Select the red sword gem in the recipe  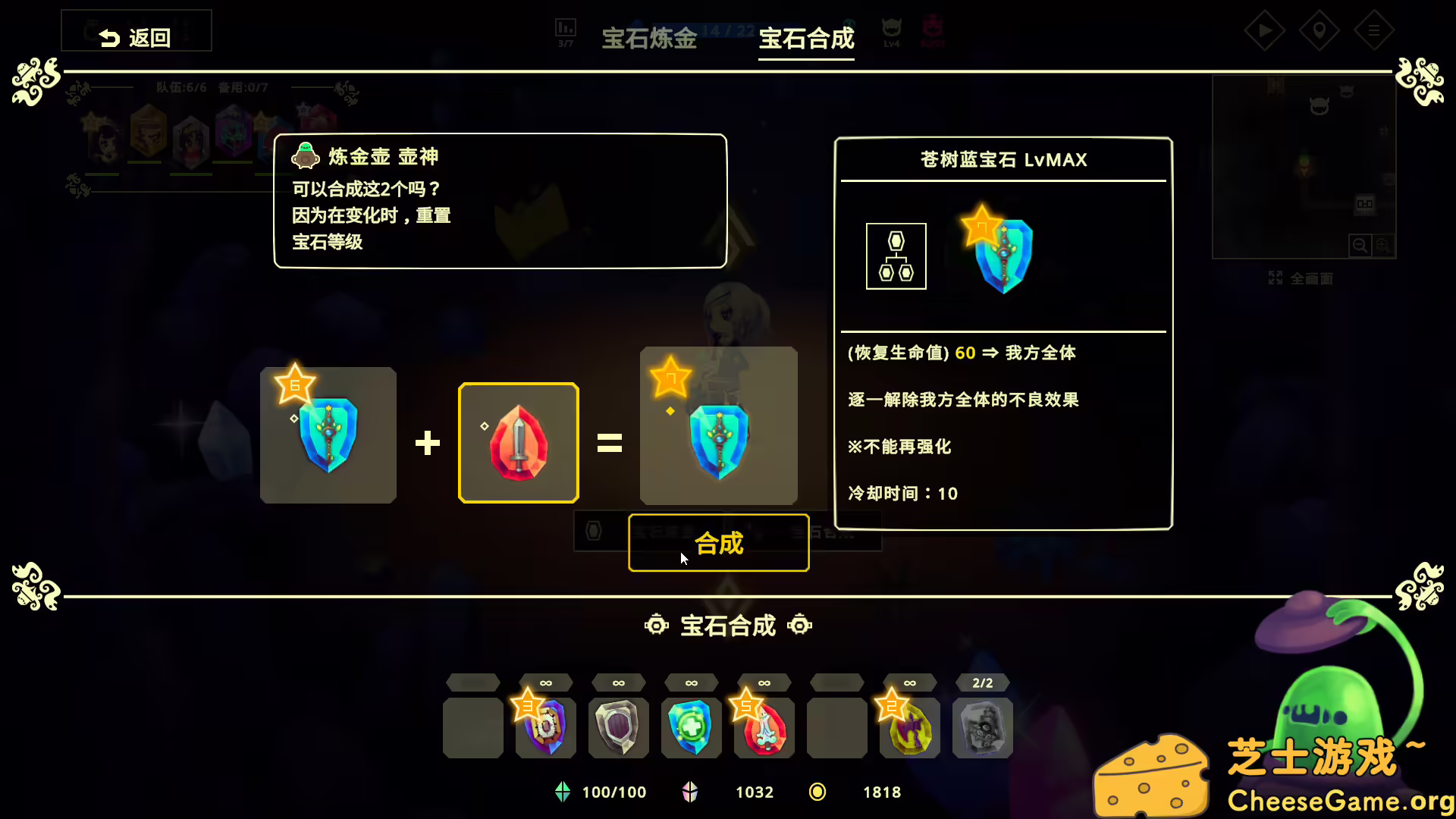(x=518, y=442)
